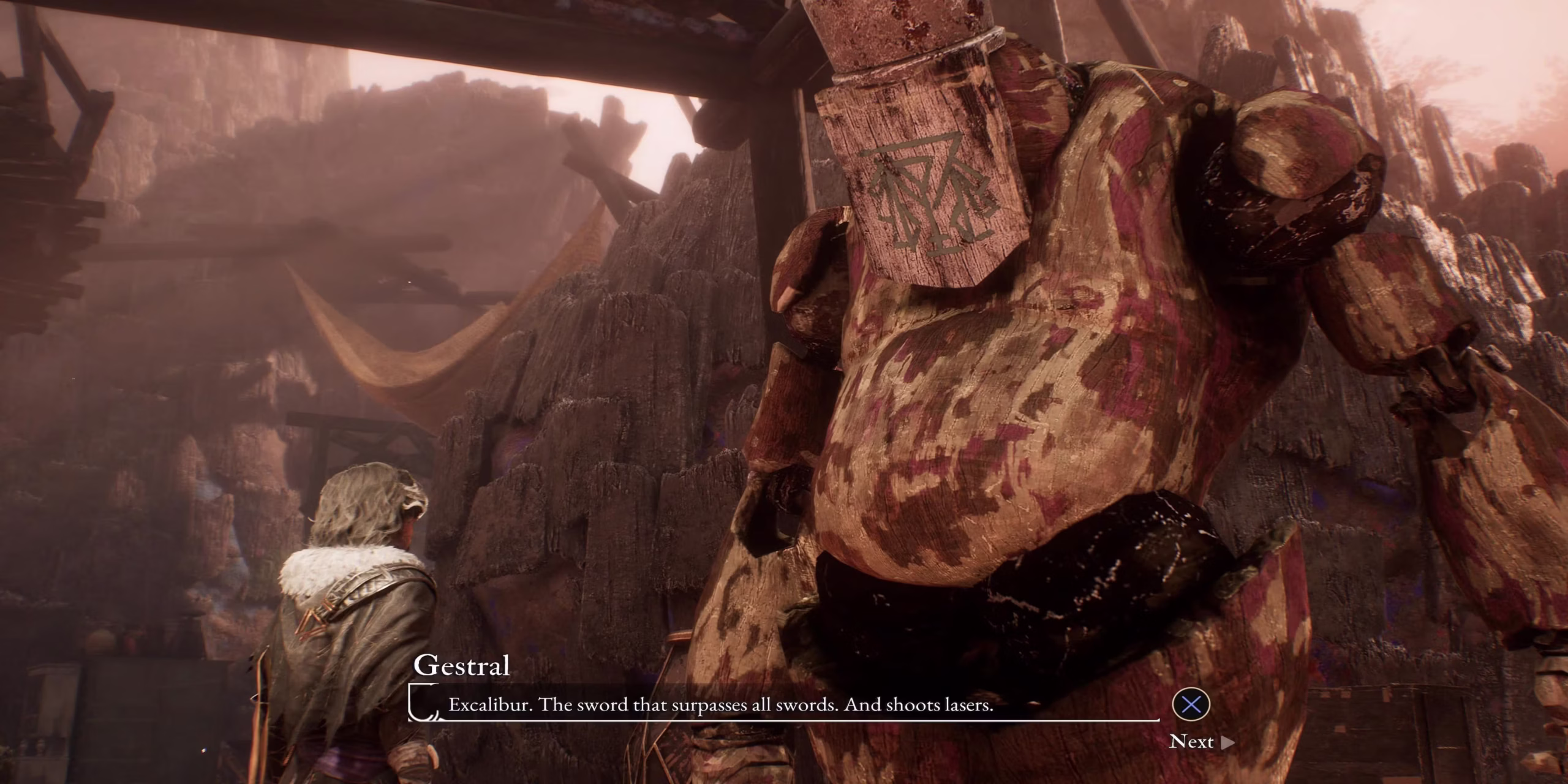Advance the dialogue with the Next arrow
1568x784 pixels.
pos(1227,742)
